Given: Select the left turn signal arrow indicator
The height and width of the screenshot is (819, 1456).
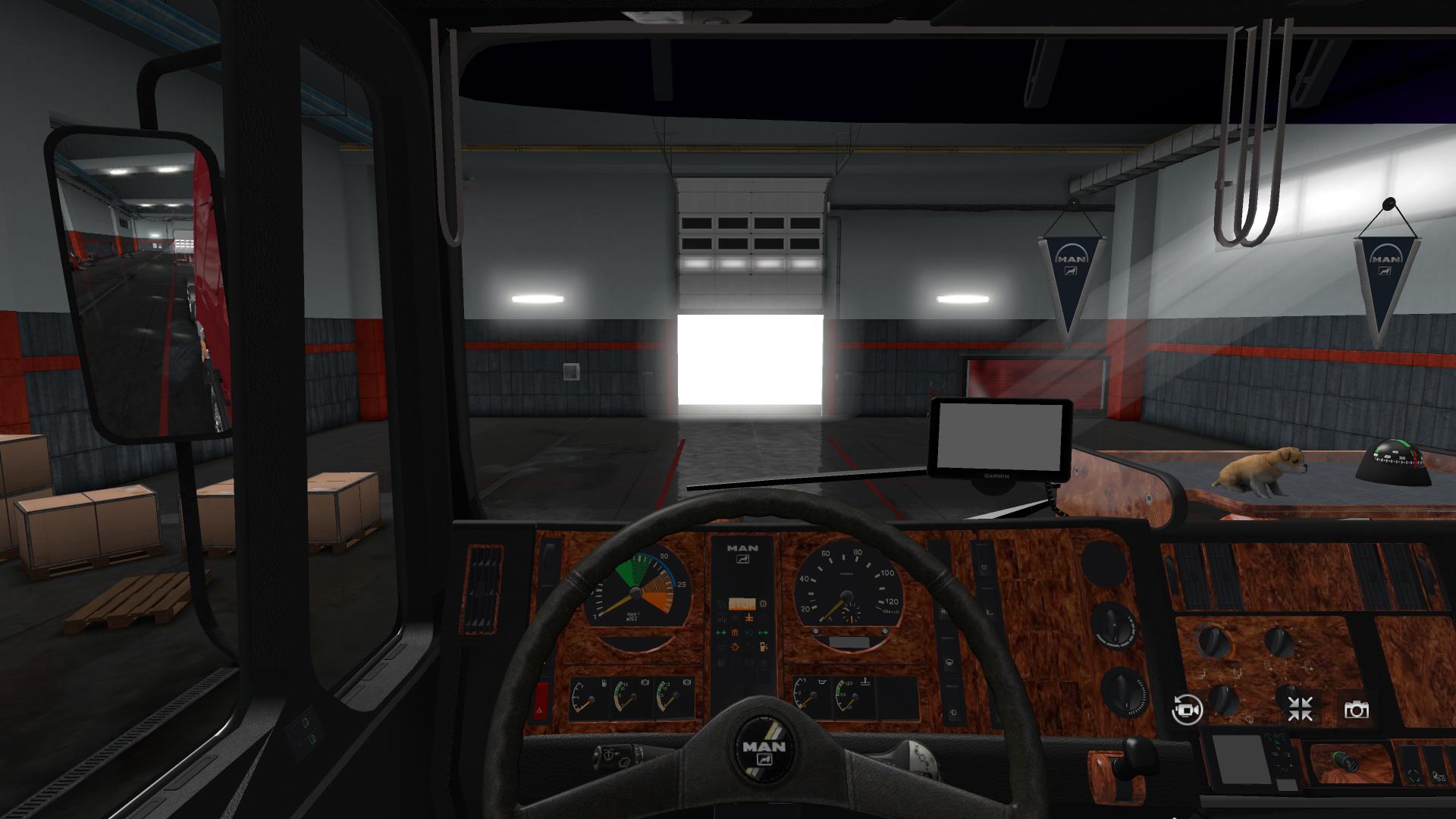Looking at the screenshot, I should click(720, 632).
